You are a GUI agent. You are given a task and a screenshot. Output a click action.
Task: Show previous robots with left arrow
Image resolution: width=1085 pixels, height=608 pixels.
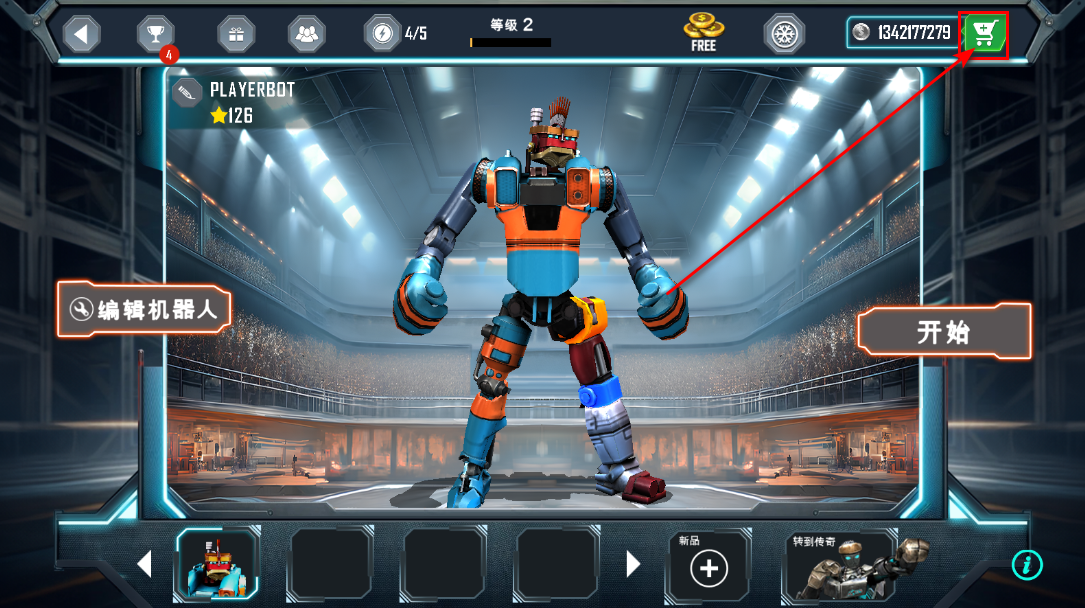pyautogui.click(x=144, y=564)
